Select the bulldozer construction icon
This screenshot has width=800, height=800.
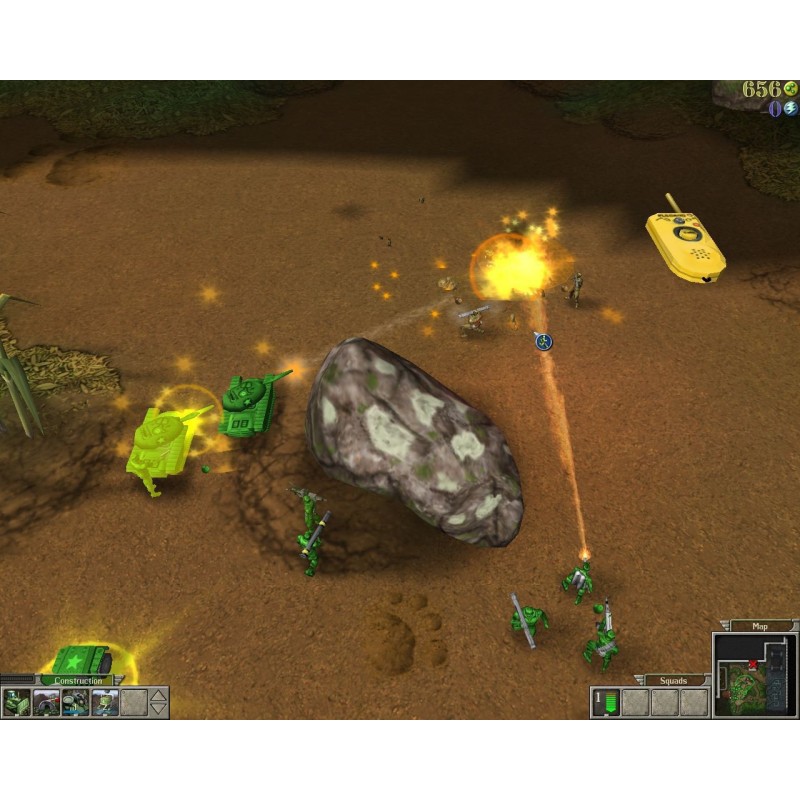point(17,703)
